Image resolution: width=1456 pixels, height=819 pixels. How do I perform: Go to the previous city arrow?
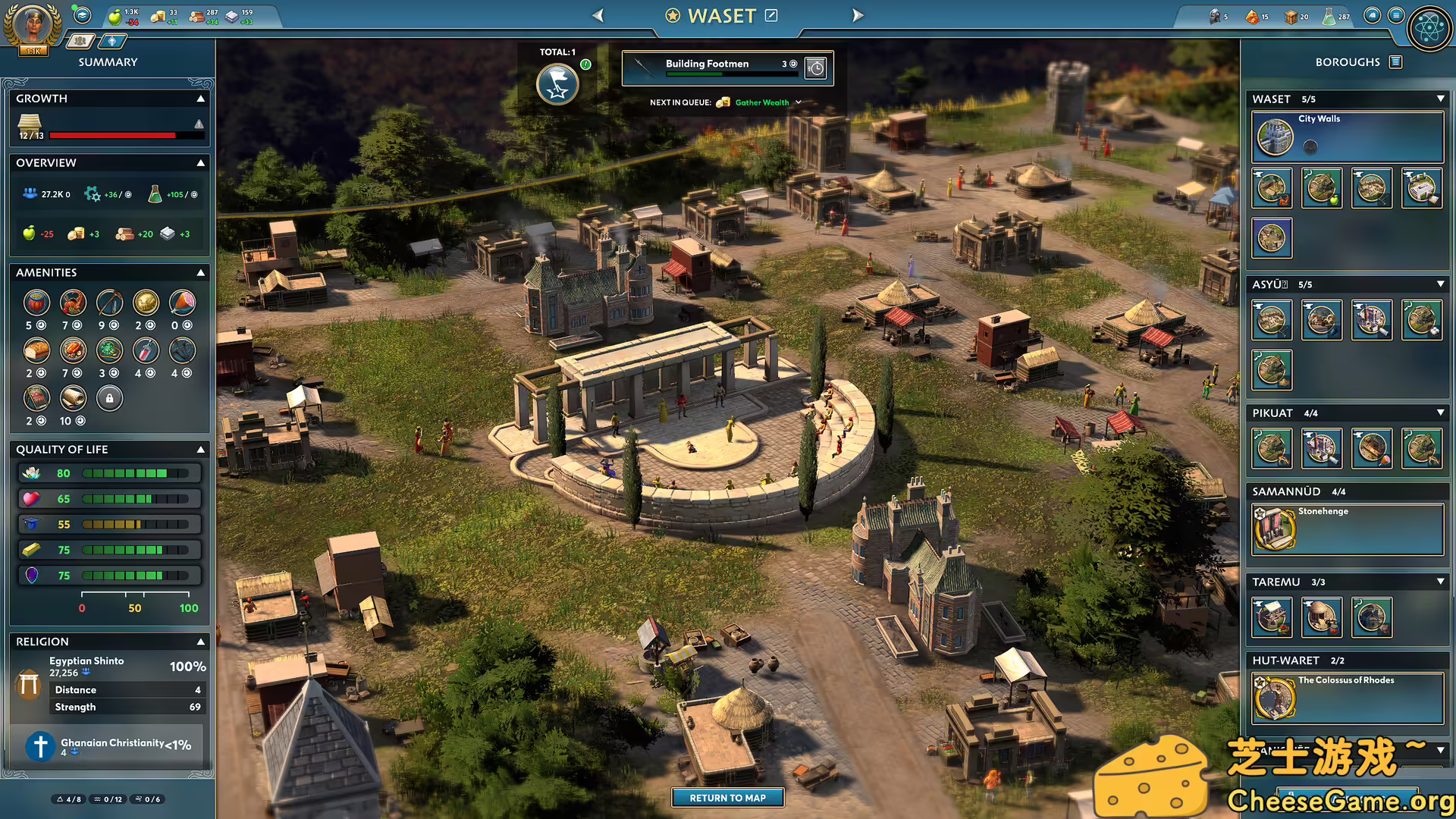[598, 15]
